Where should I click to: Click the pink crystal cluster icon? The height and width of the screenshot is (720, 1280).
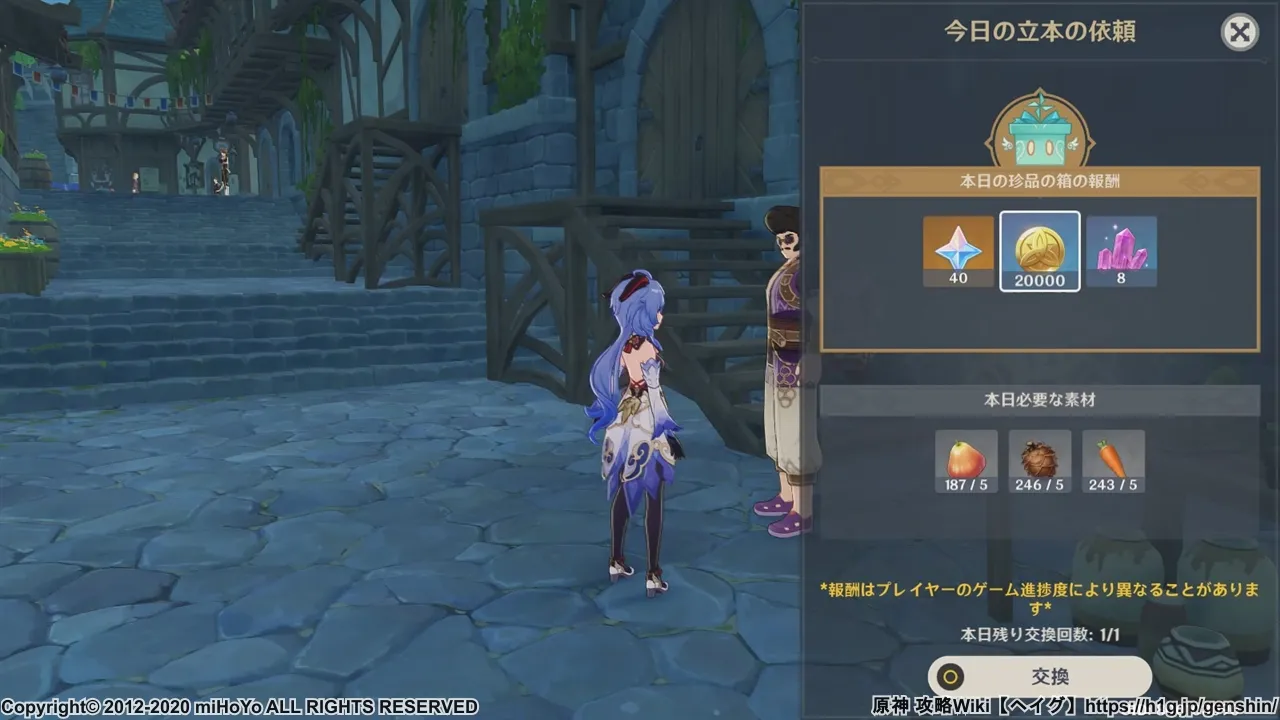tap(1122, 250)
